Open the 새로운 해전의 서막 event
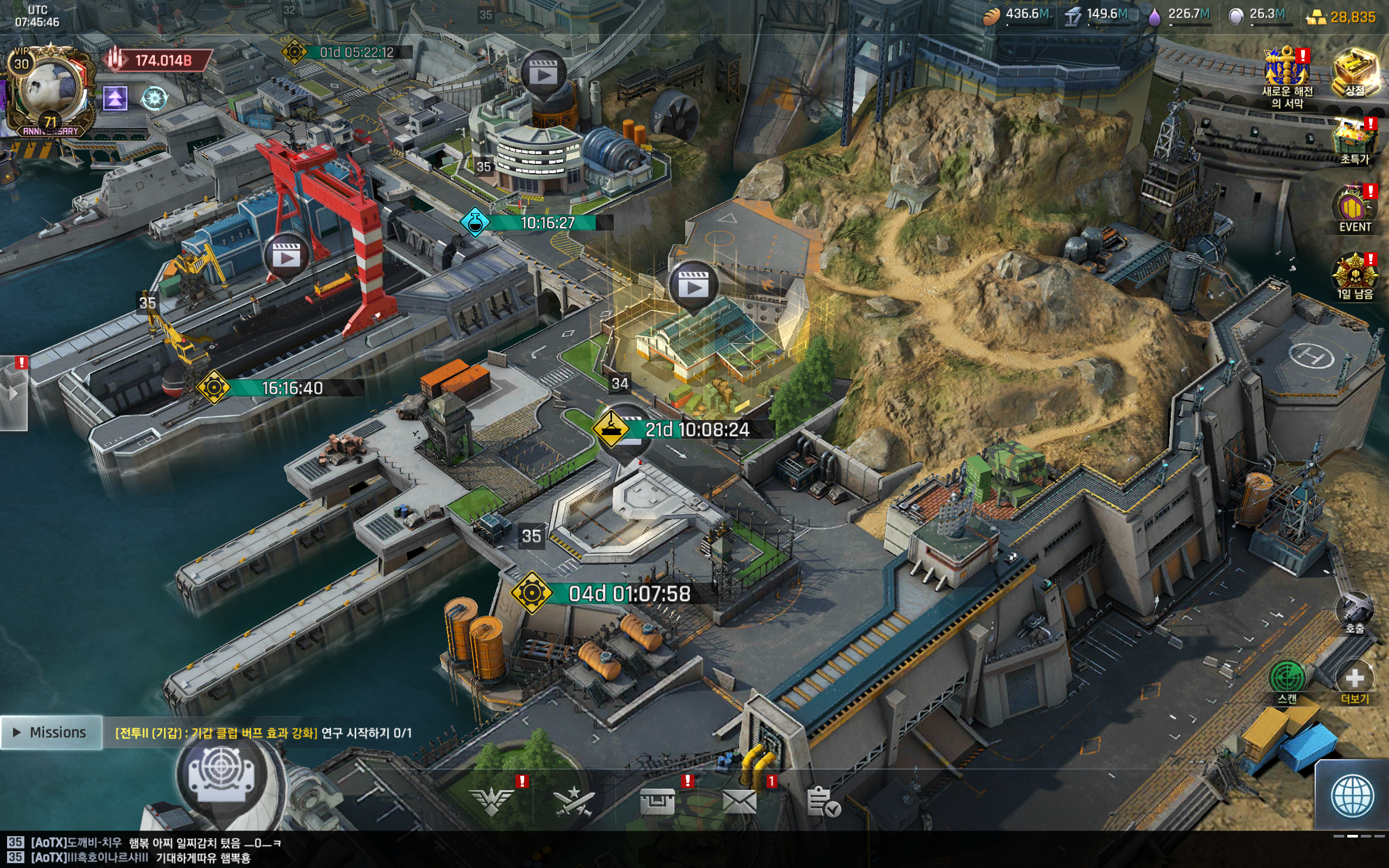The width and height of the screenshot is (1389, 868). click(1288, 75)
